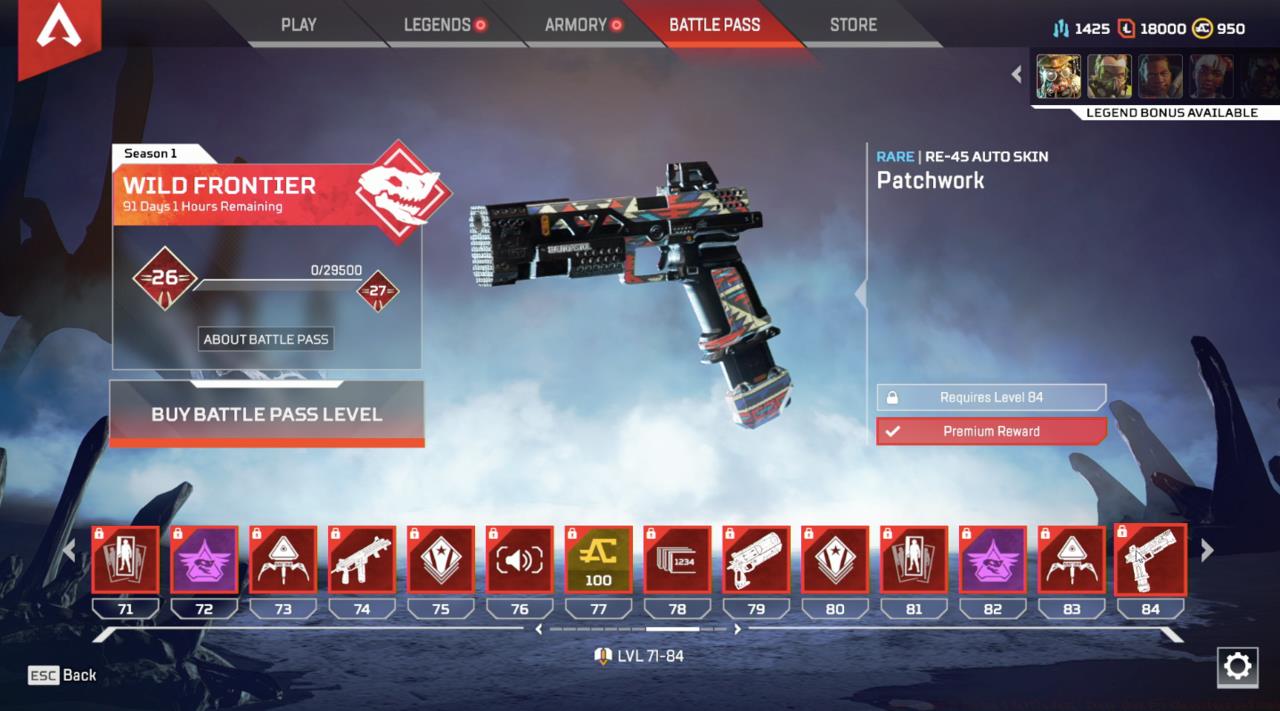Open the settings gear menu

pyautogui.click(x=1237, y=667)
